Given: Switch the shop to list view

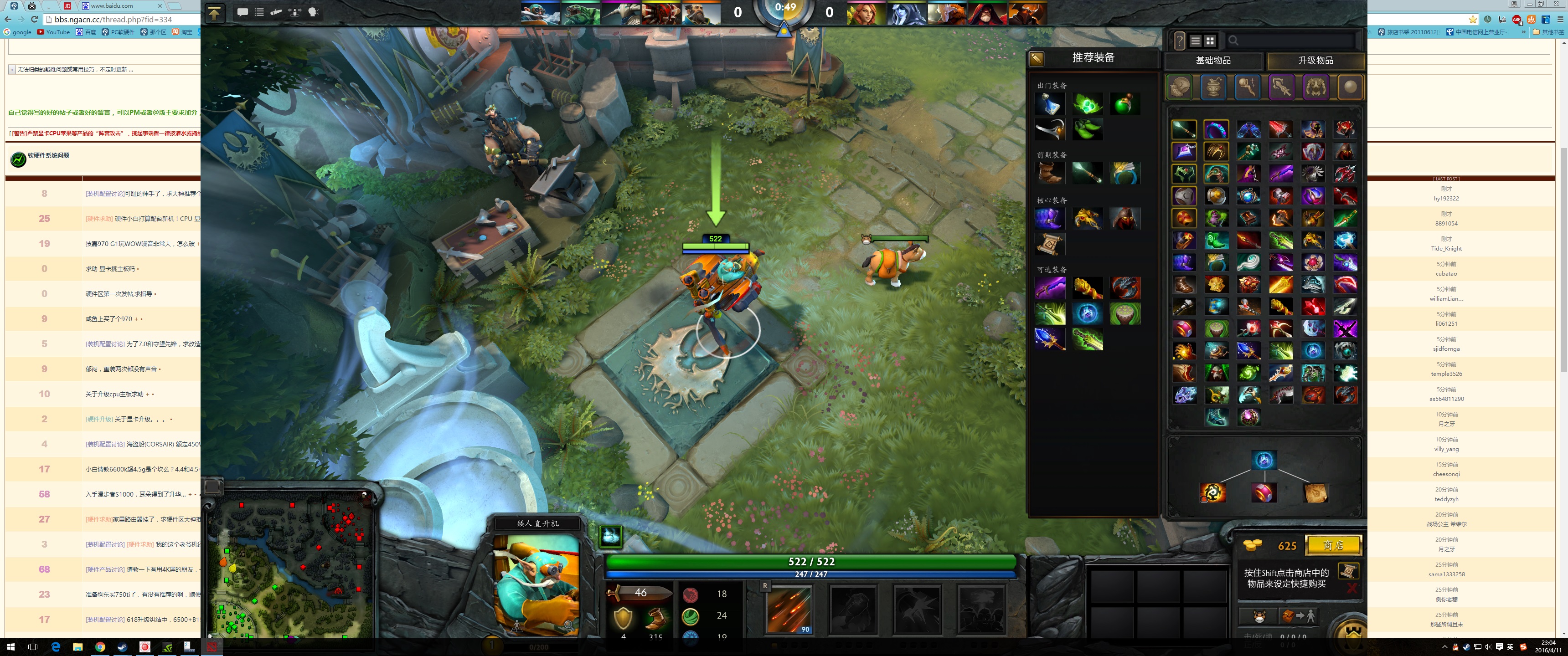Looking at the screenshot, I should click(1196, 40).
